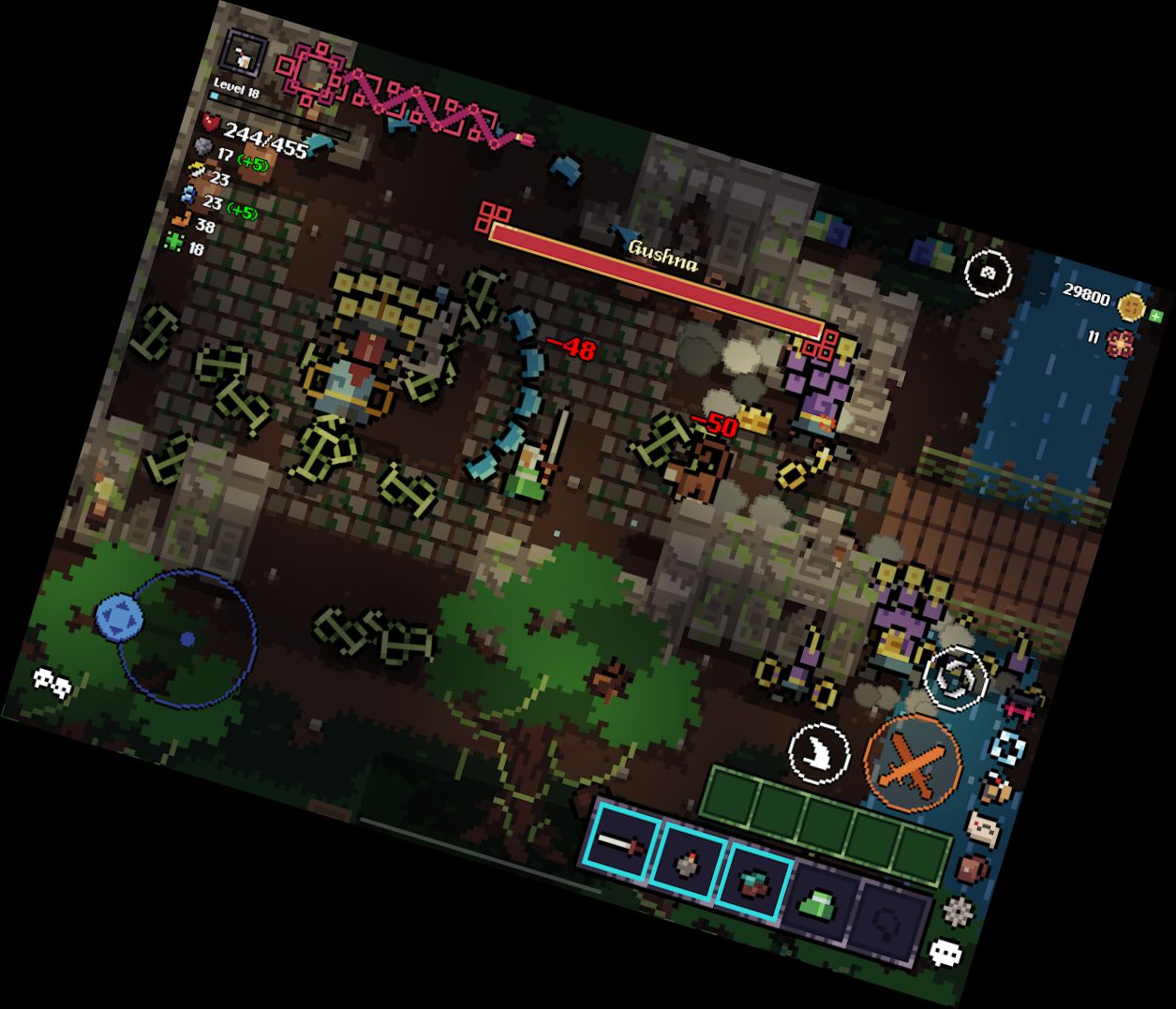Tap the circled ghost icon button
The image size is (1176, 1009).
(989, 274)
